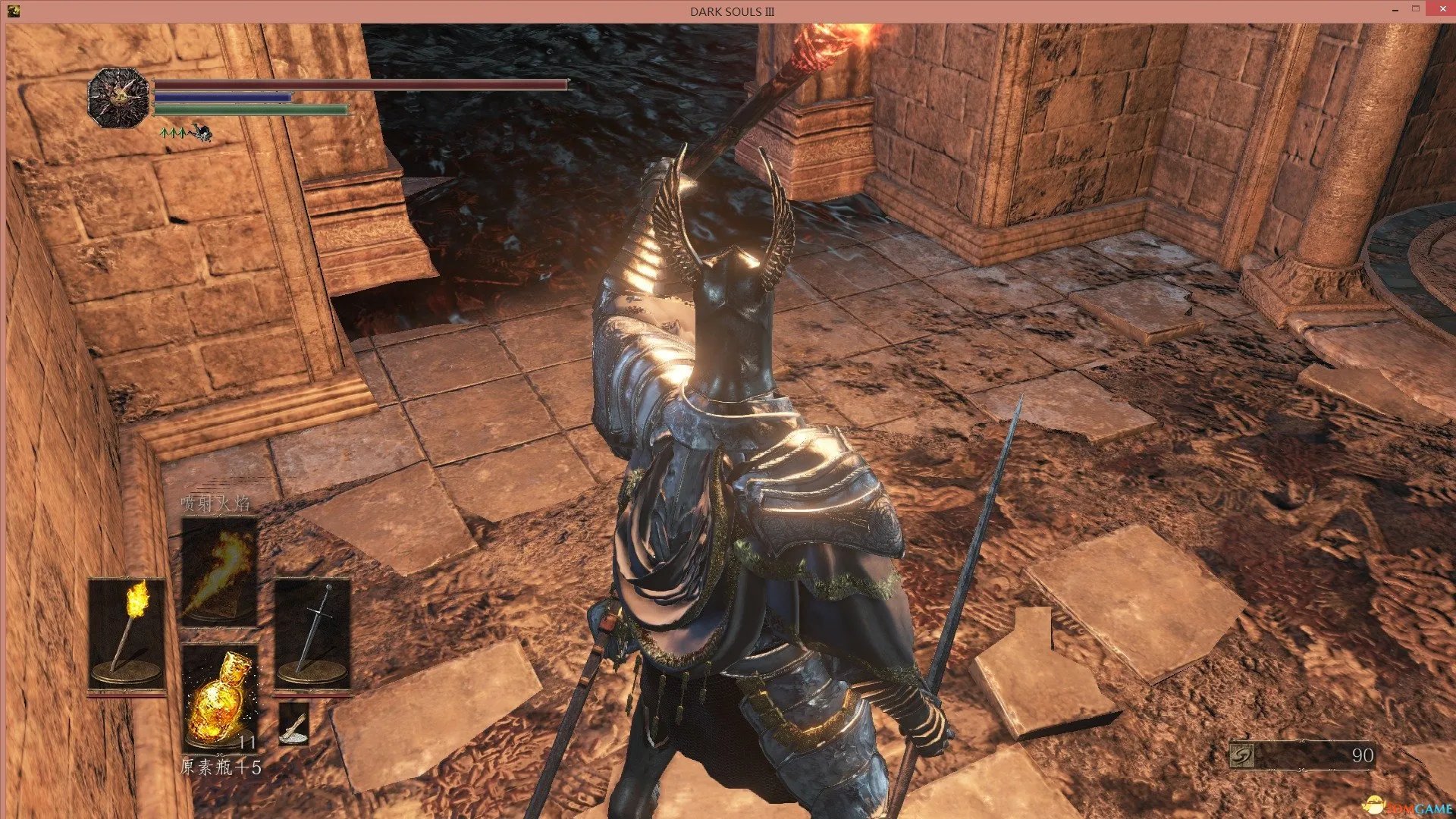Select the straight sword right-hand slot

tap(312, 633)
